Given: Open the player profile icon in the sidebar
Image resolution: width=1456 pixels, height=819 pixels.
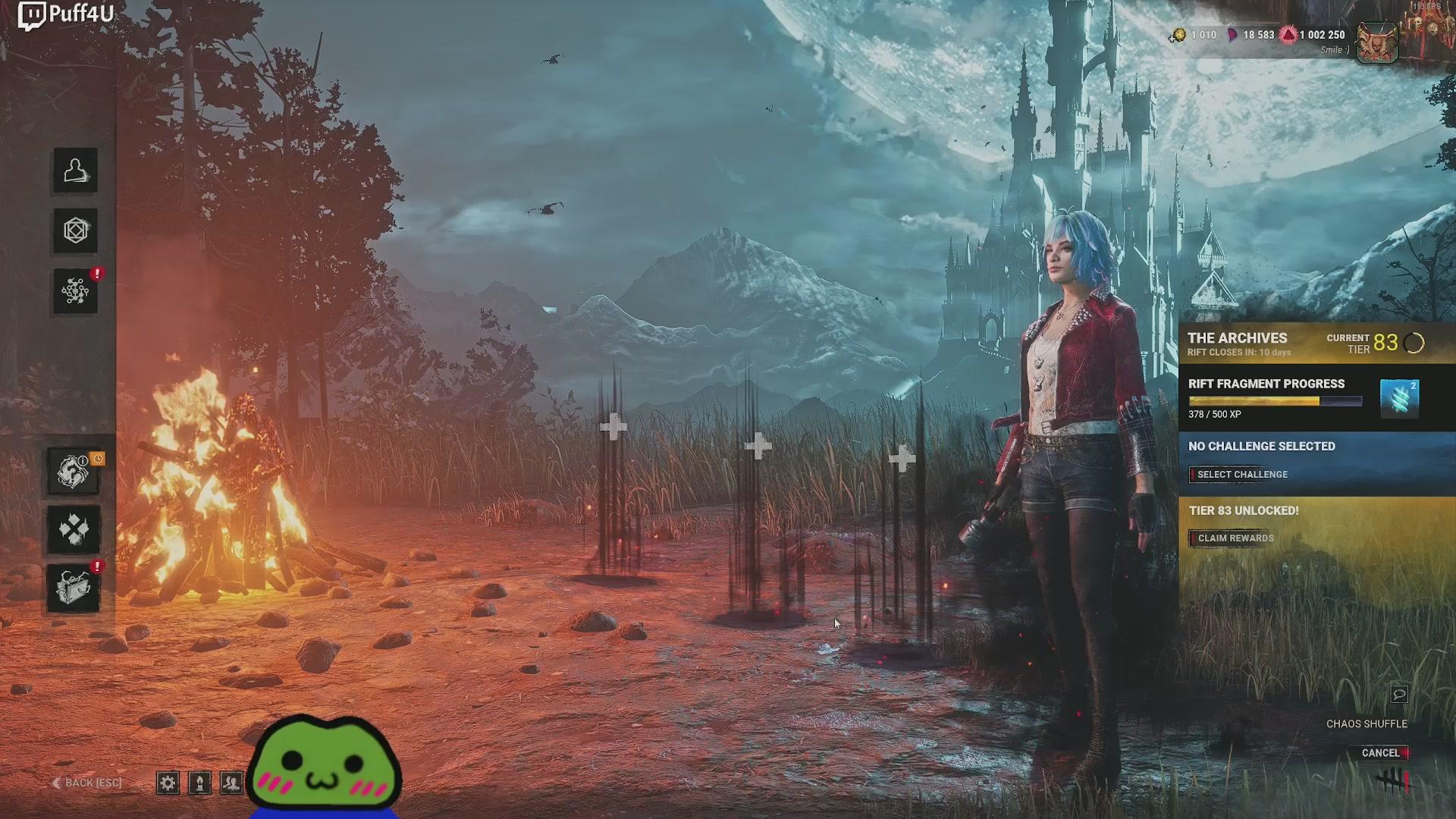Looking at the screenshot, I should coord(74,171).
